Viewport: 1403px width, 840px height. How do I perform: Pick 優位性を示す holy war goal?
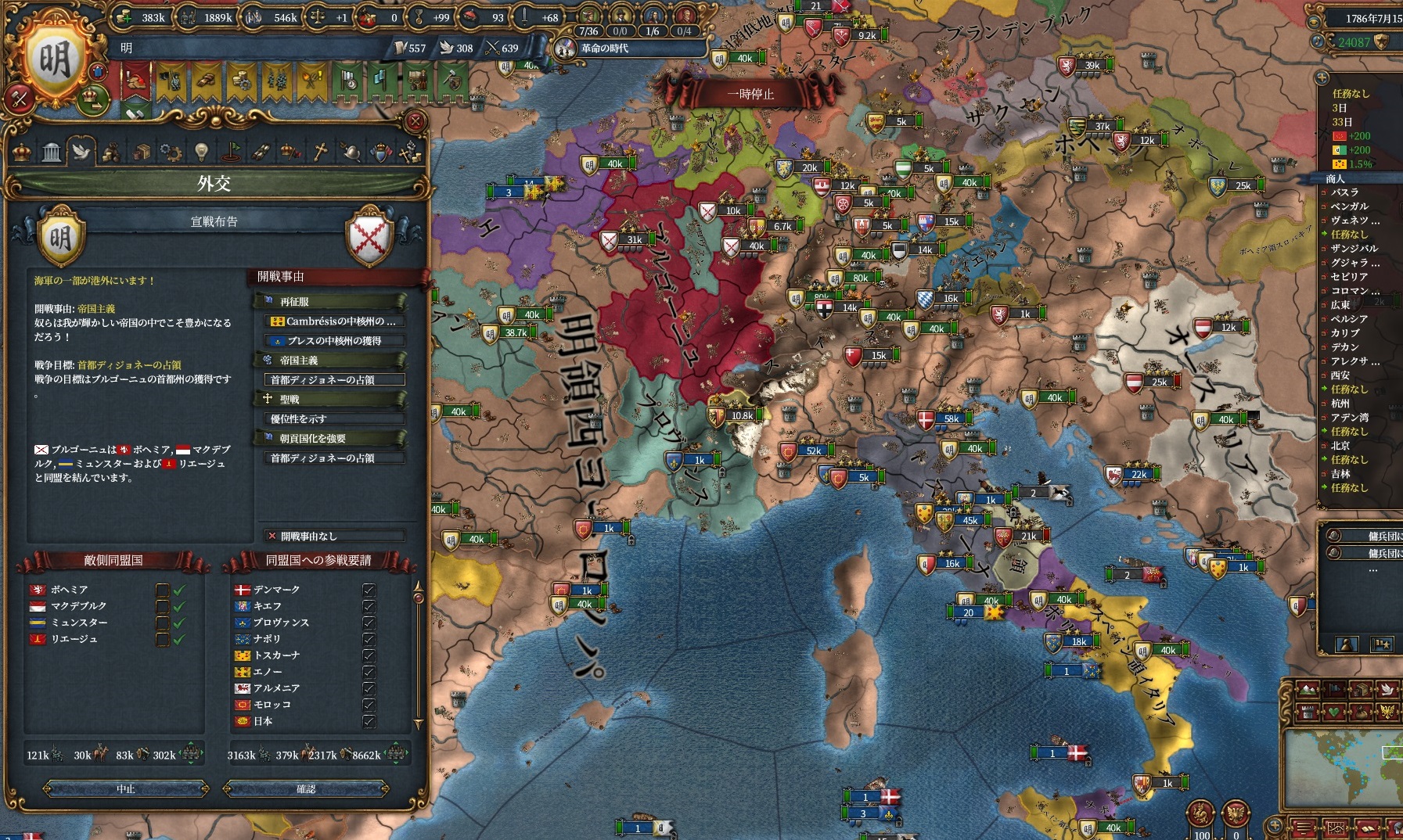tap(335, 419)
